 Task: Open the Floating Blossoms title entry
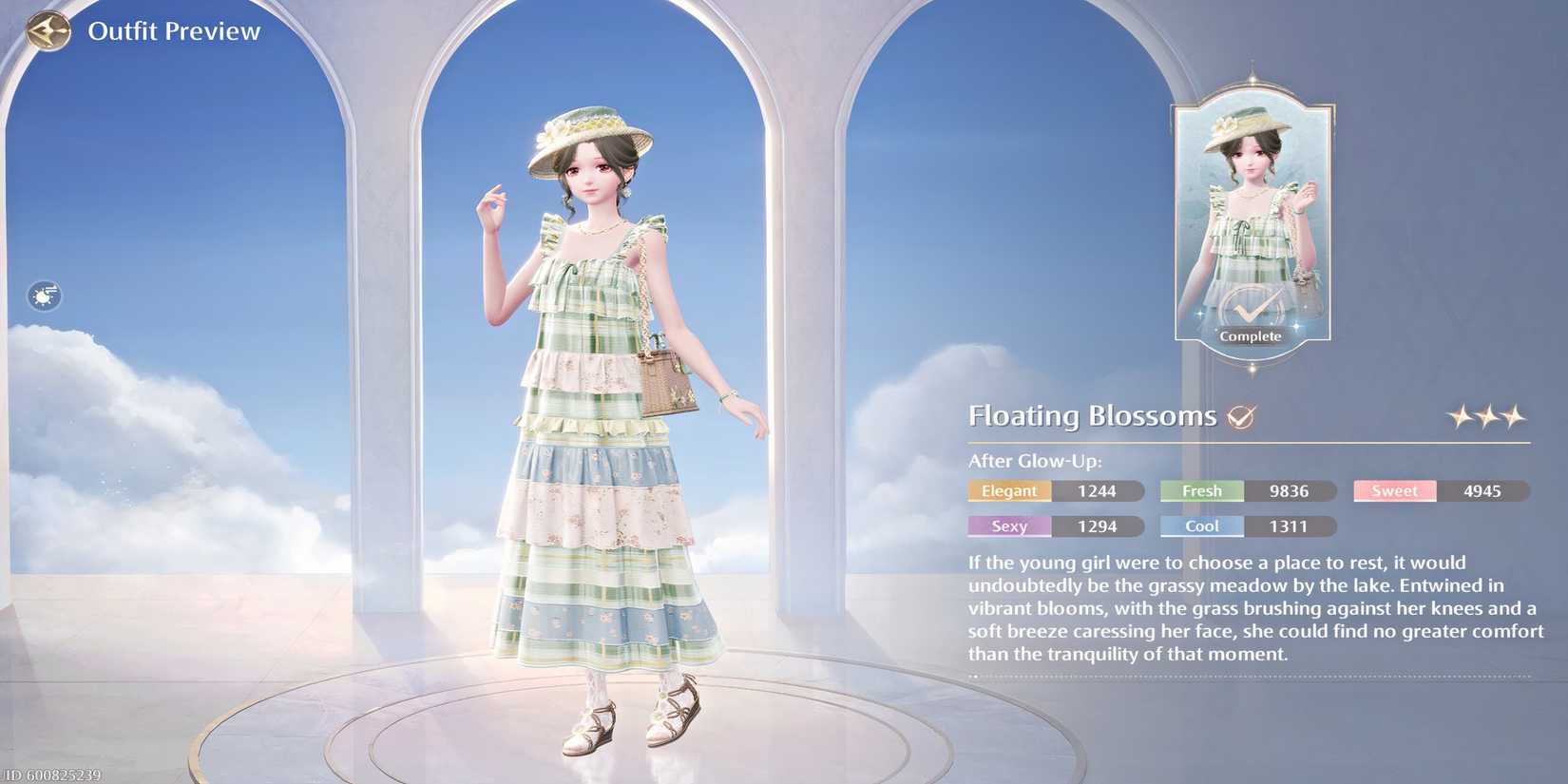[1091, 415]
